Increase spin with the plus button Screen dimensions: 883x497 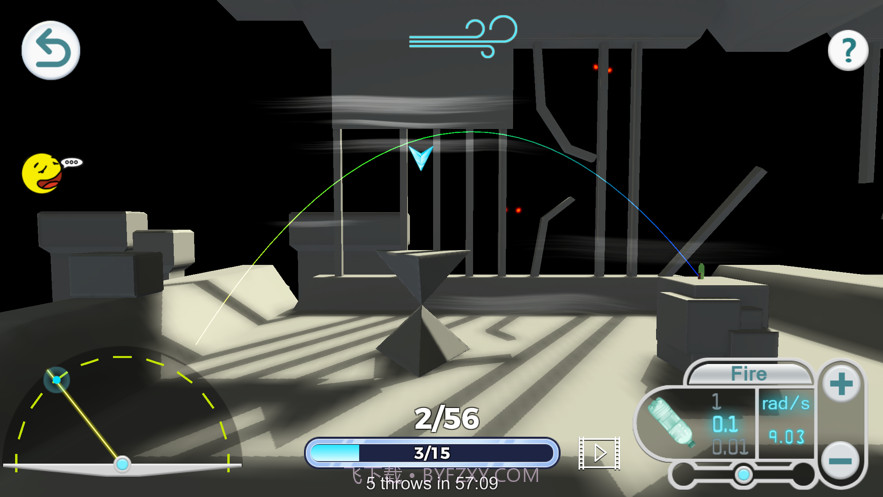841,384
